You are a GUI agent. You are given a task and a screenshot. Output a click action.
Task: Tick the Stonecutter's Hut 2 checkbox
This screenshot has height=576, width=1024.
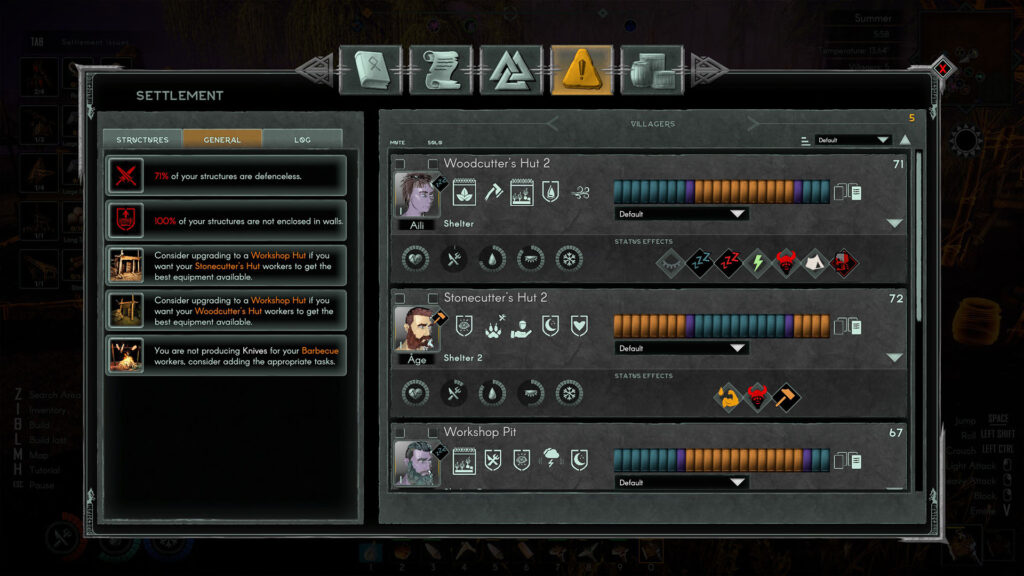coord(434,298)
